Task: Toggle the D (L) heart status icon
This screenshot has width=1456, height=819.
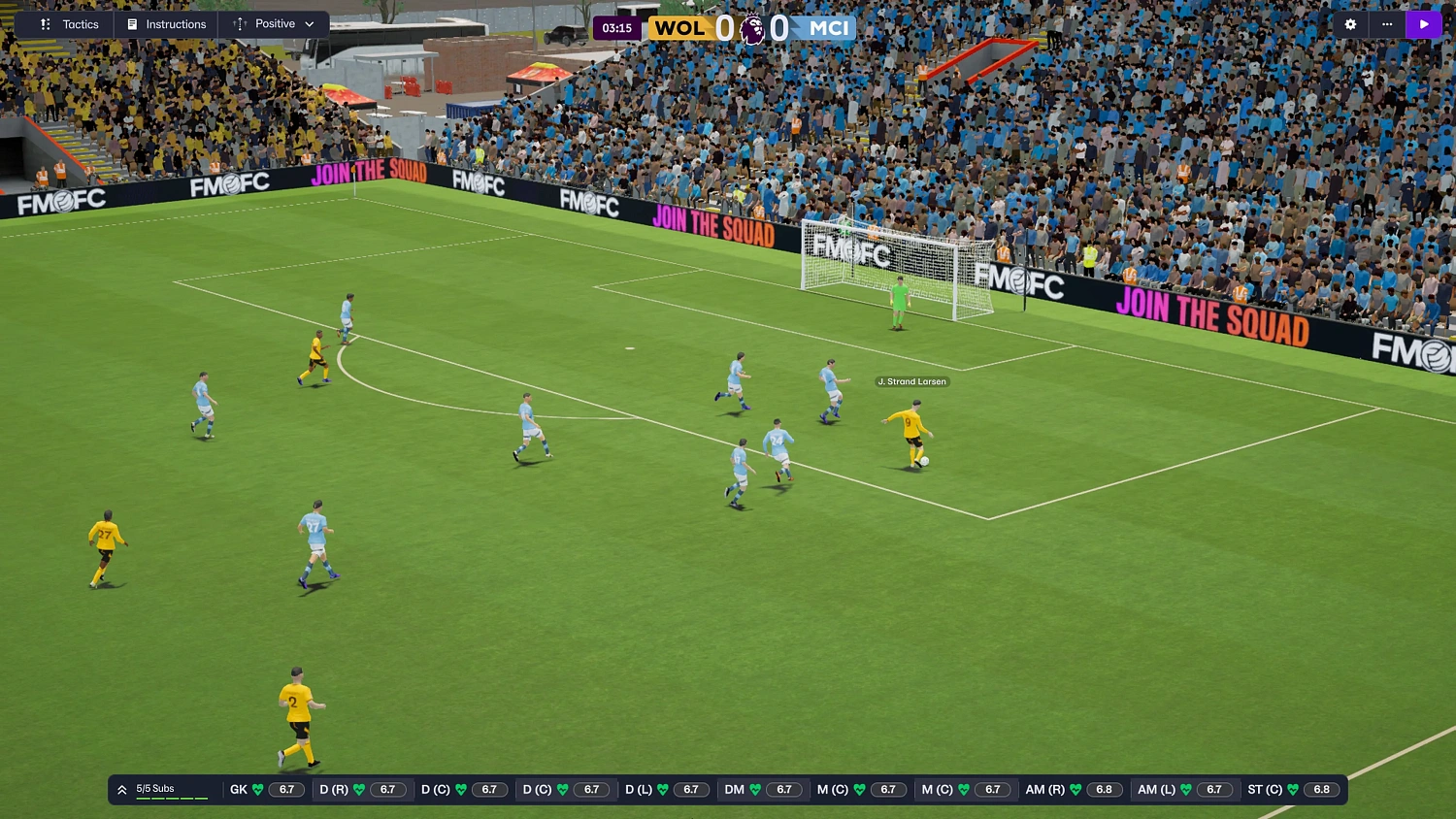Action: [x=661, y=789]
